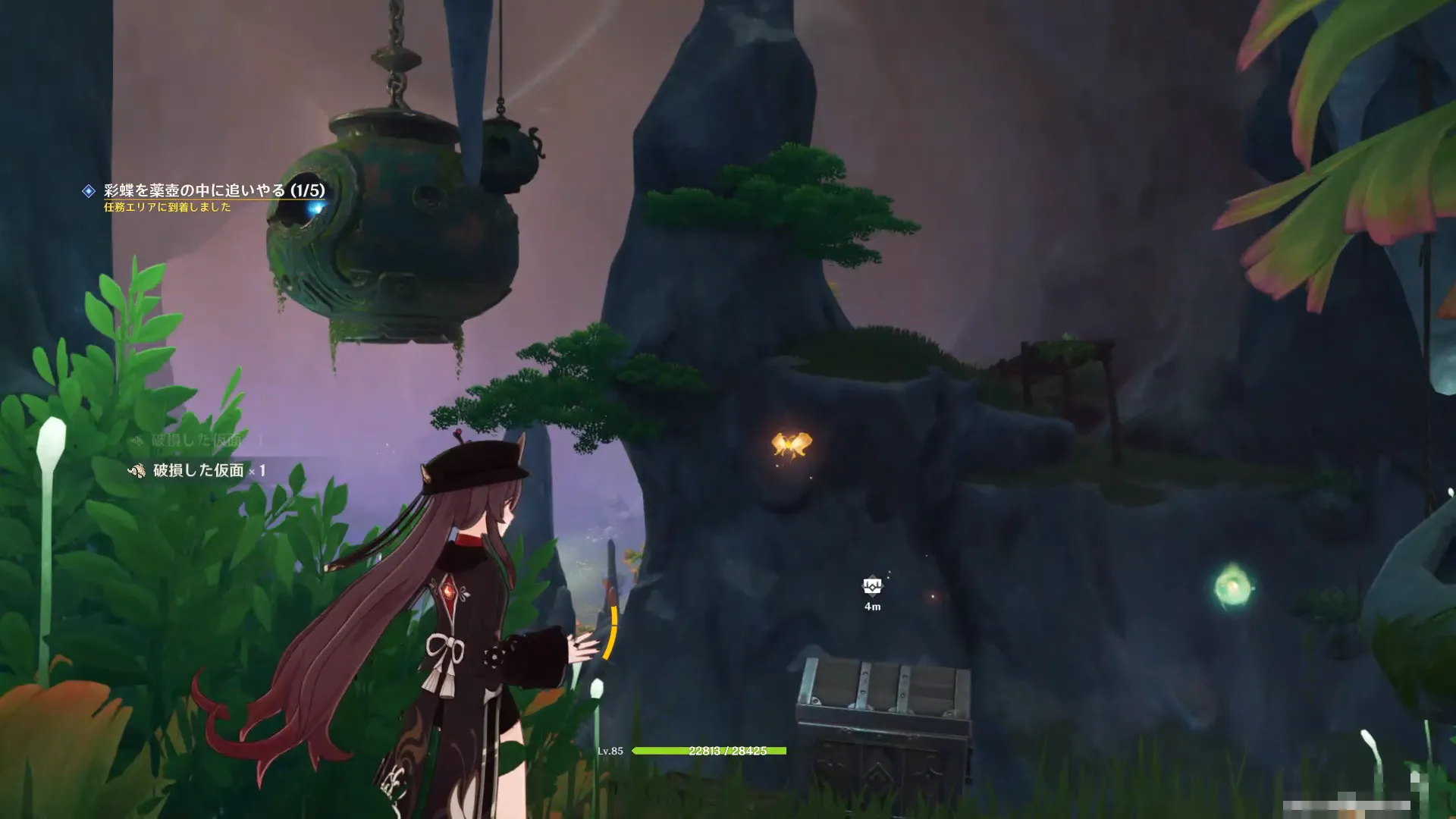The width and height of the screenshot is (1456, 819).
Task: Click the quest diamond icon beside the objective
Action: [89, 191]
